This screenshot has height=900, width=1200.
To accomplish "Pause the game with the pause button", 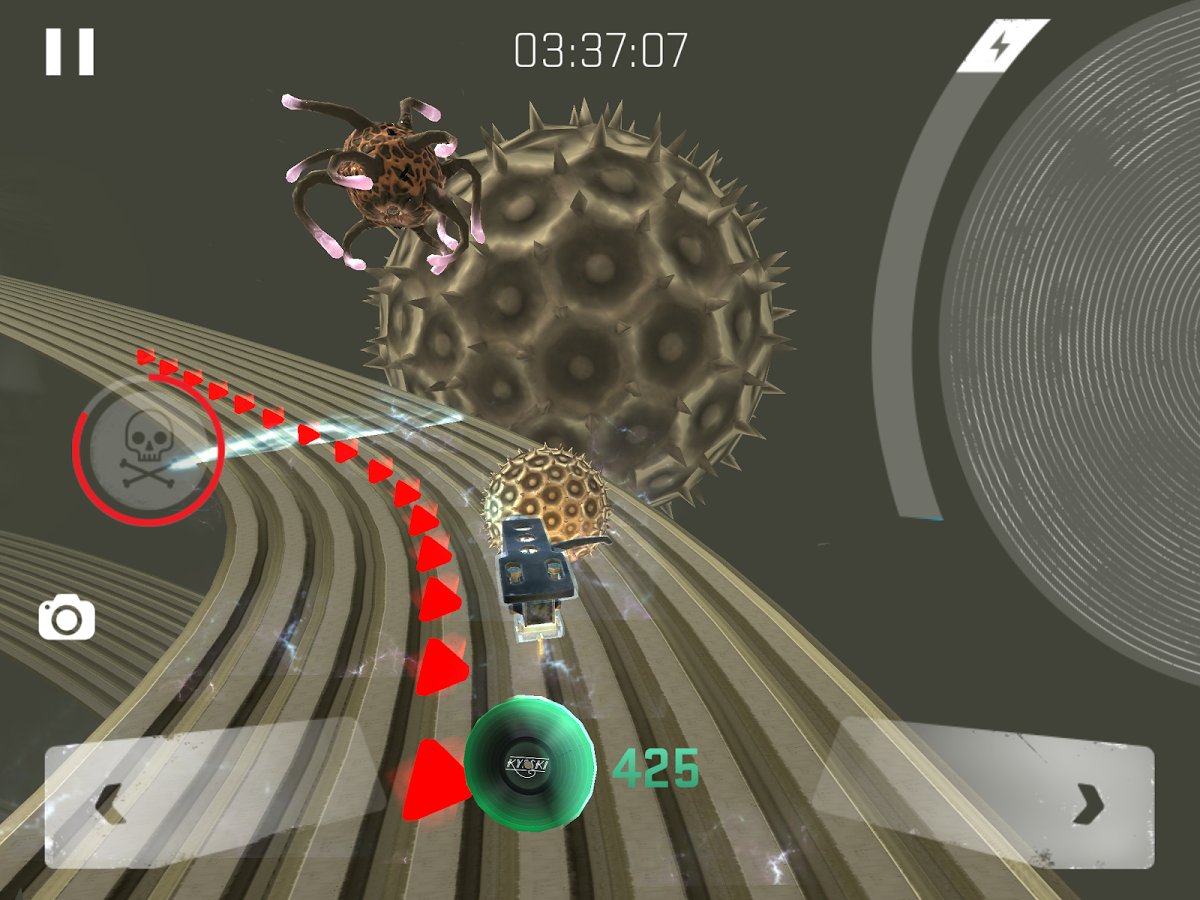I will (69, 51).
